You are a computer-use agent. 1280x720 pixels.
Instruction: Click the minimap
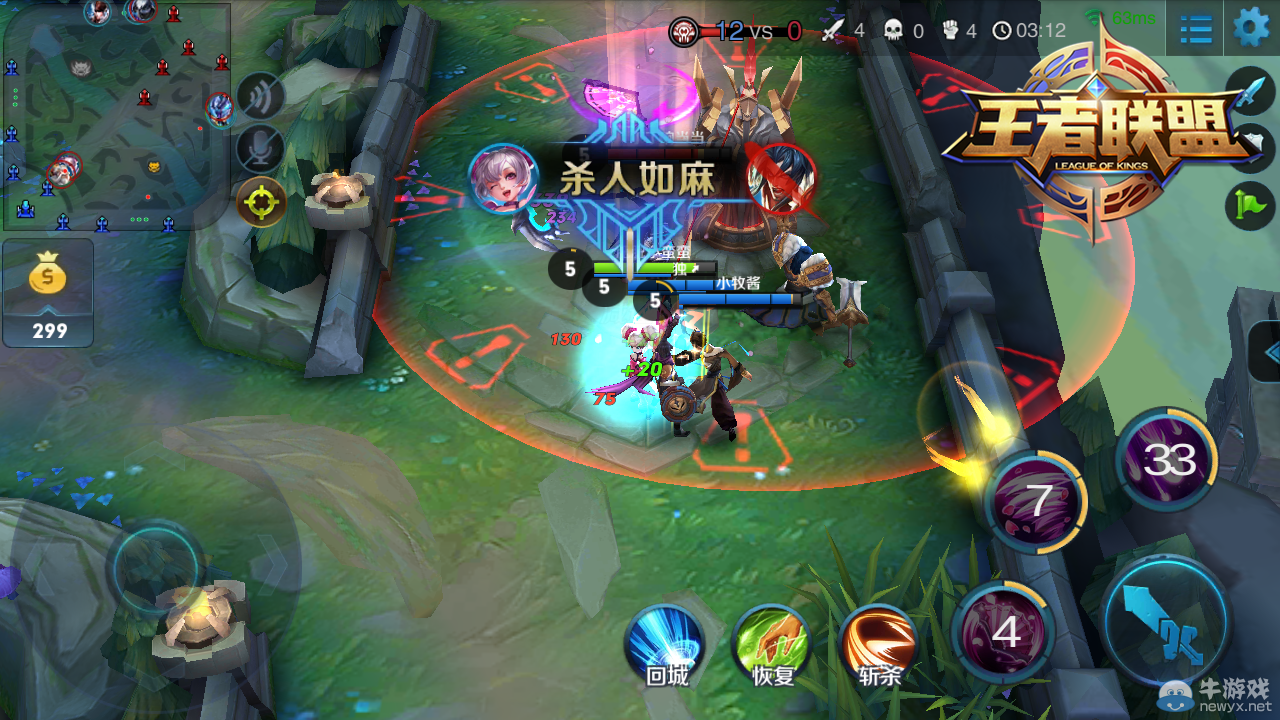(115, 115)
